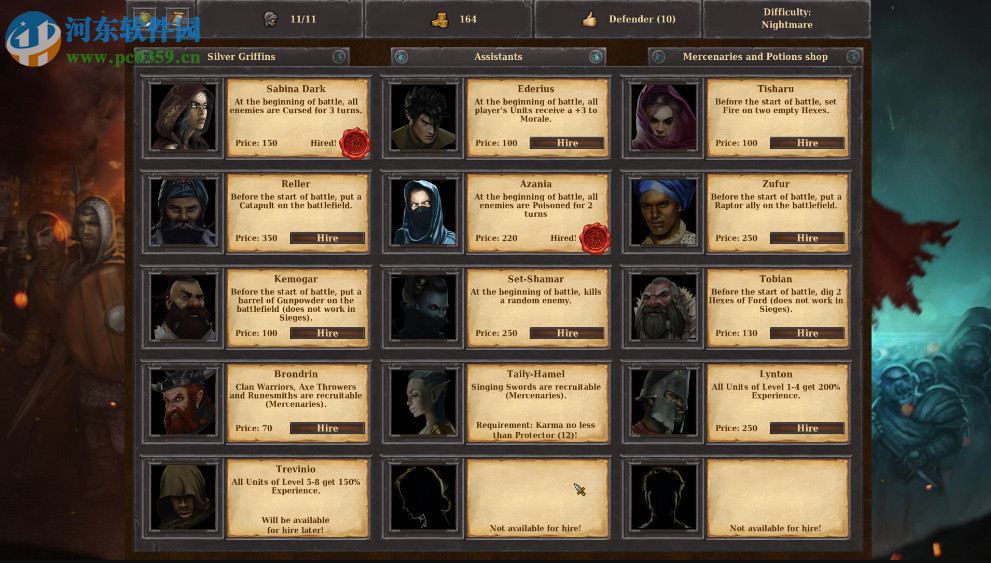Hire Tobian the ford digger
This screenshot has width=991, height=563.
[x=807, y=333]
